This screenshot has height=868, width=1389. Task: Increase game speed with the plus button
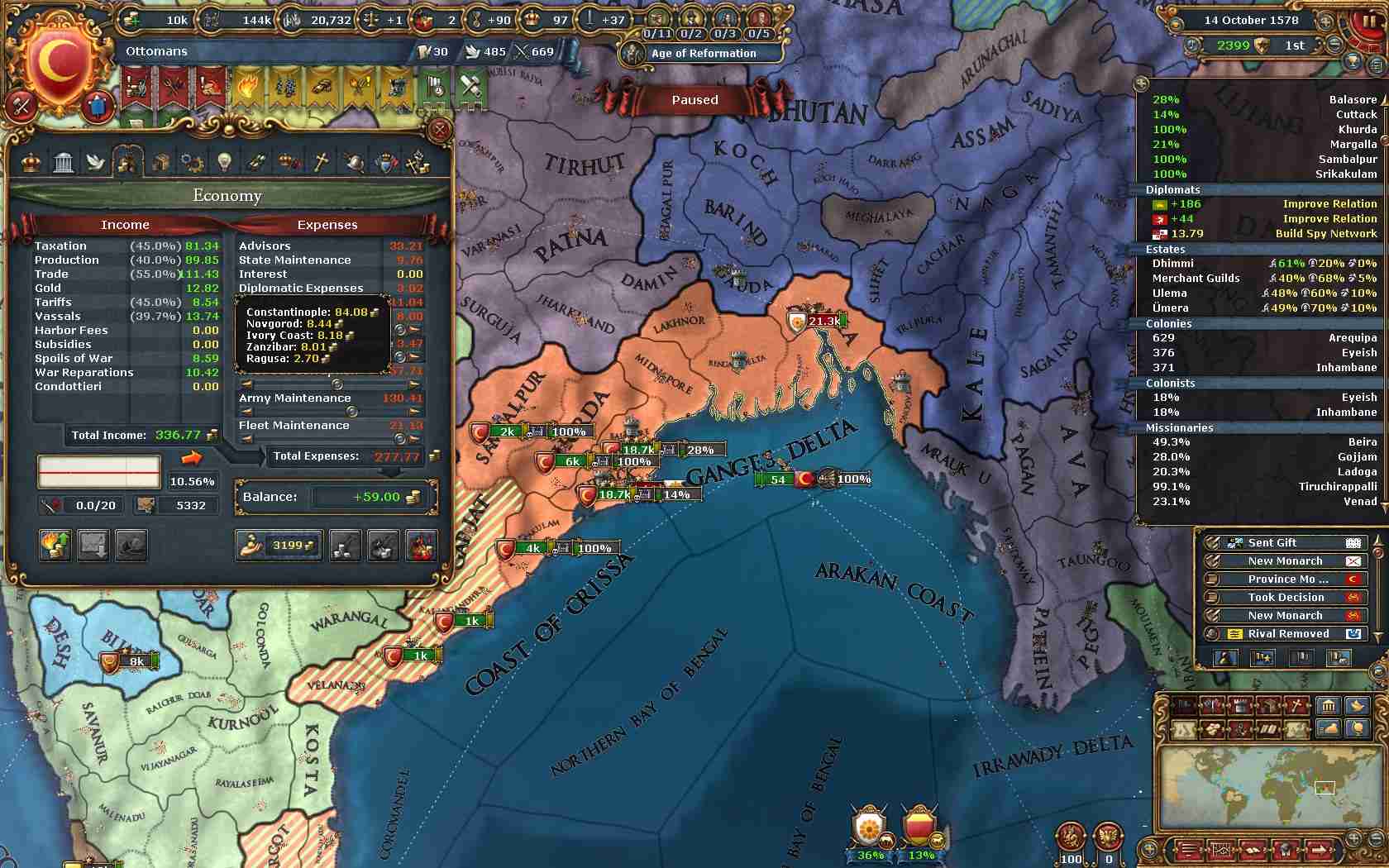coord(1357,45)
